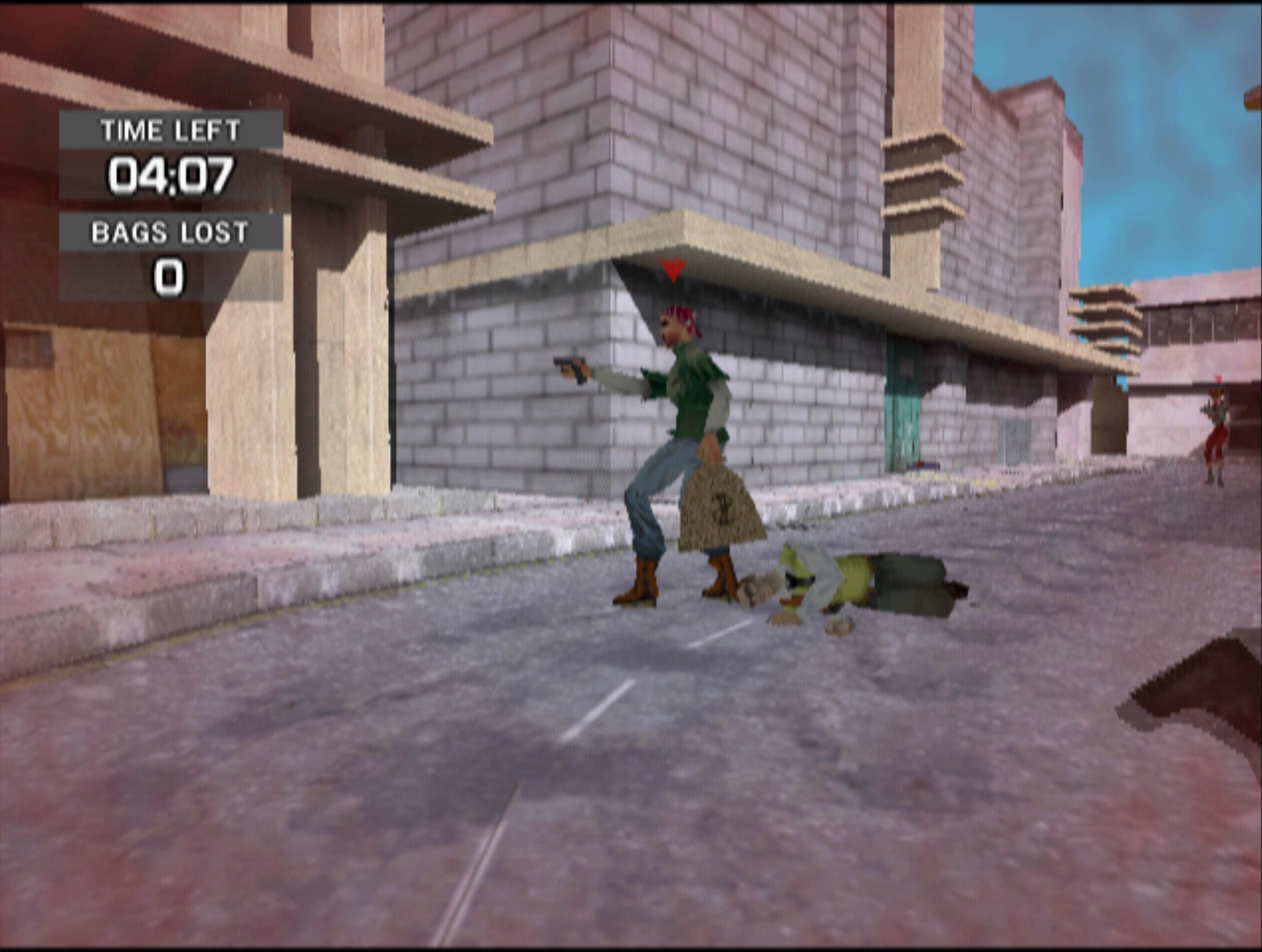Click the red triangle enemy indicator
The height and width of the screenshot is (952, 1262).
(x=672, y=269)
